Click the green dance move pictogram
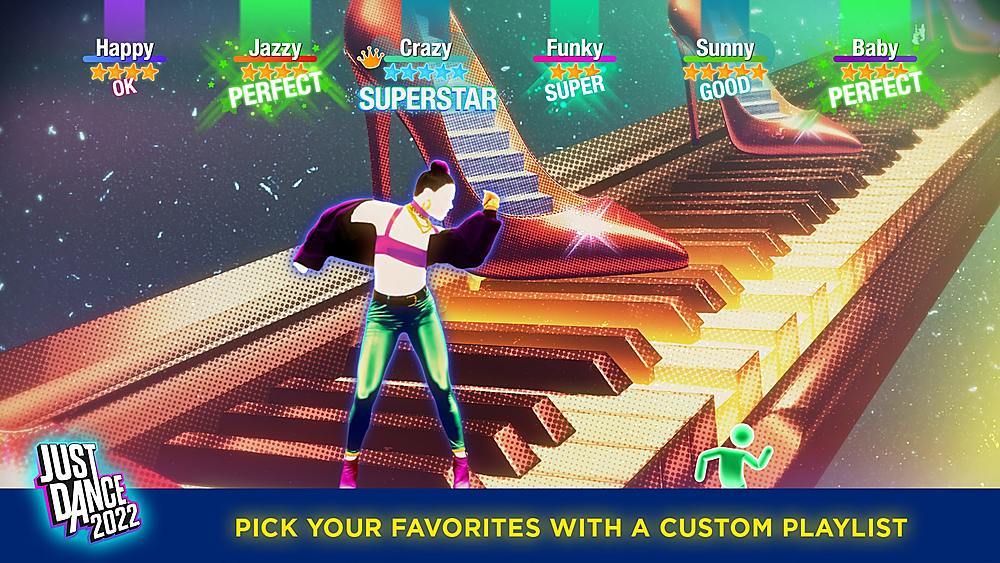 [738, 456]
